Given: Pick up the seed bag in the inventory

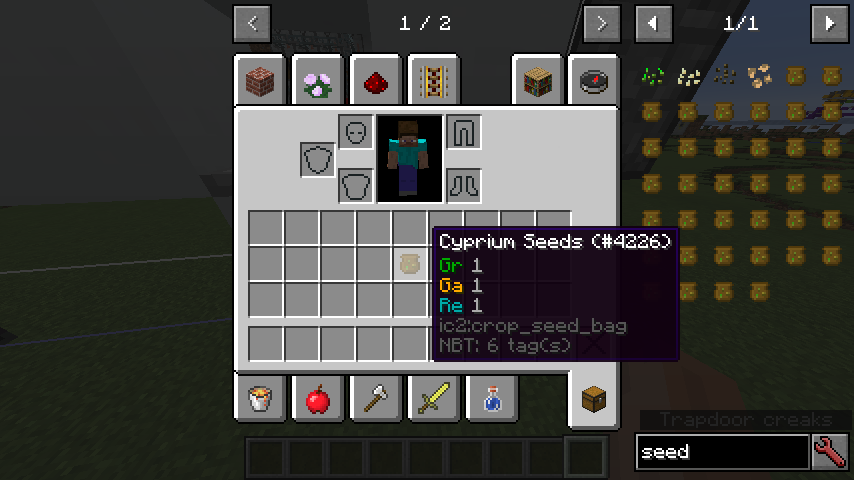Looking at the screenshot, I should click(409, 264).
